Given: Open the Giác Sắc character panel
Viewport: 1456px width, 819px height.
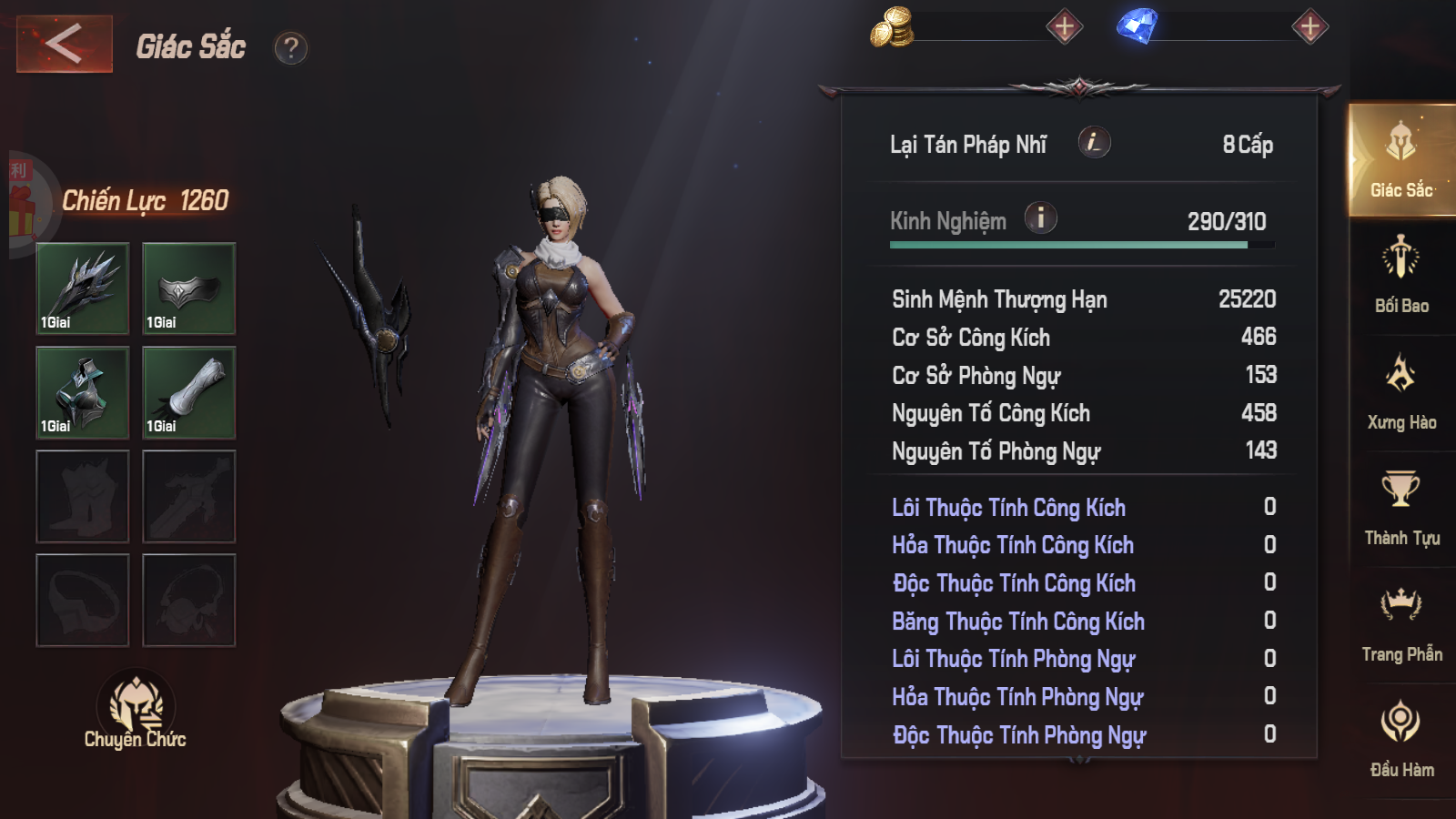Looking at the screenshot, I should point(1402,164).
